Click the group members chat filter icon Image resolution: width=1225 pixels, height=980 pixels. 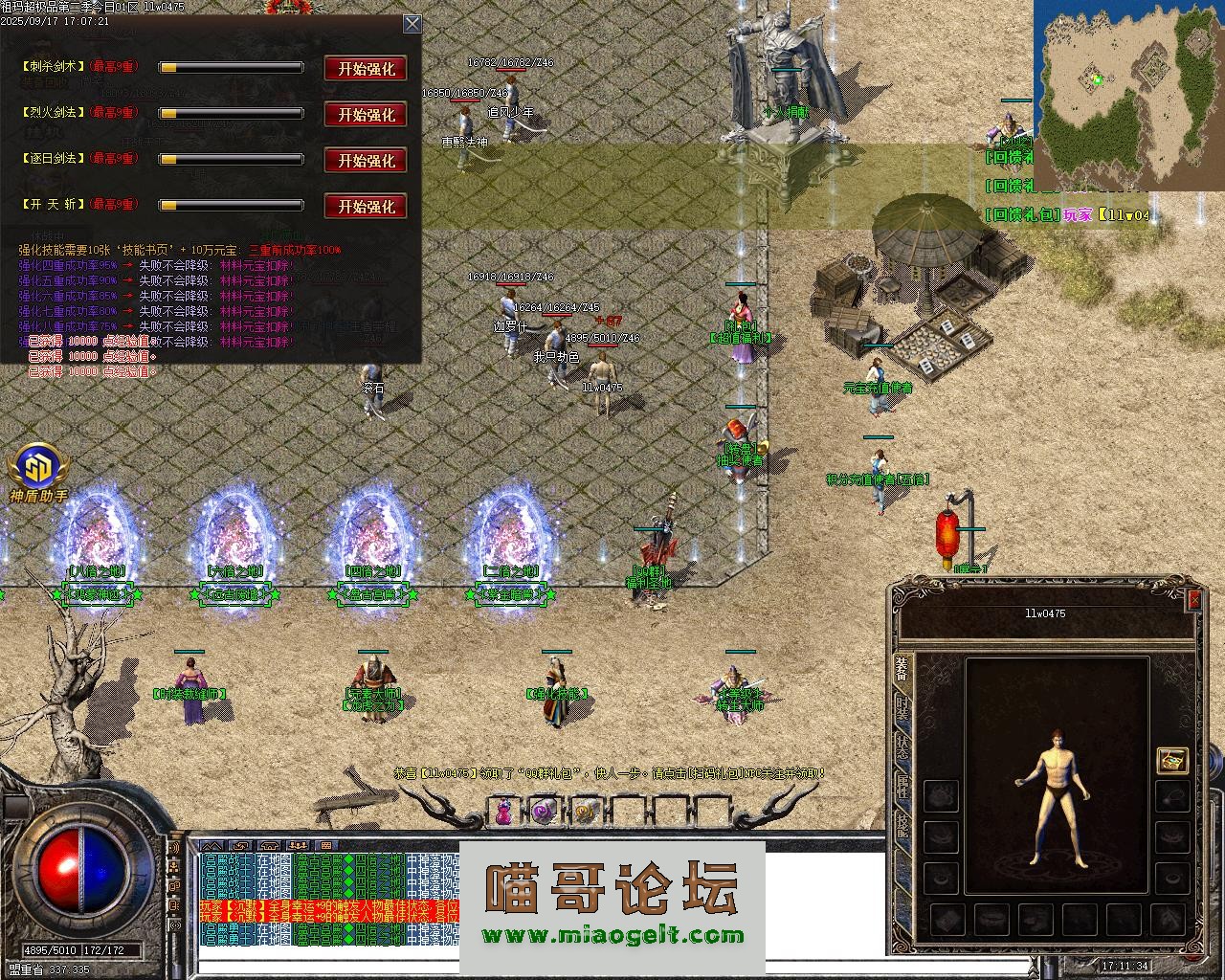point(298,846)
